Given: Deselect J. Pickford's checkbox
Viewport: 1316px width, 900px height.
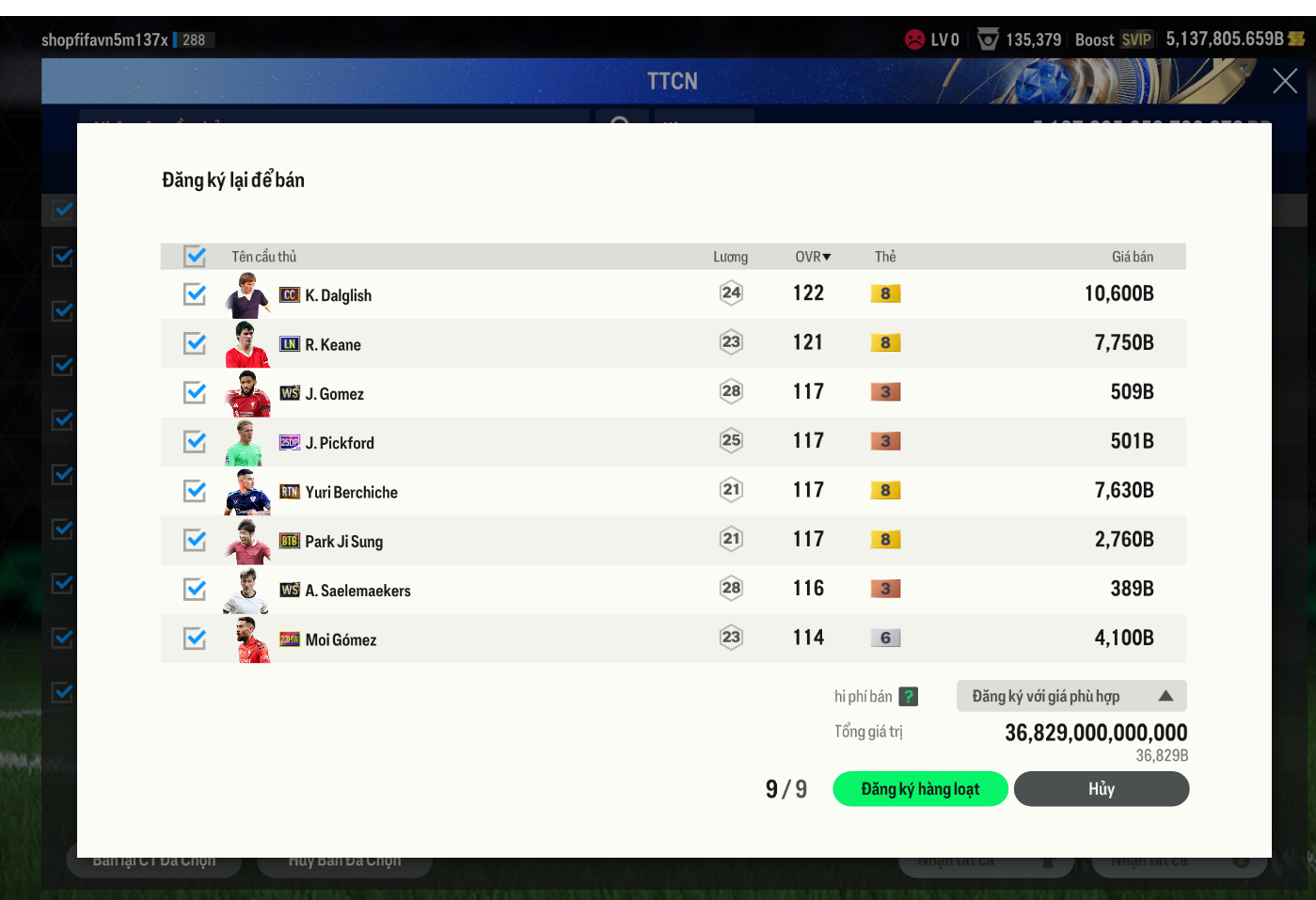Looking at the screenshot, I should point(195,441).
